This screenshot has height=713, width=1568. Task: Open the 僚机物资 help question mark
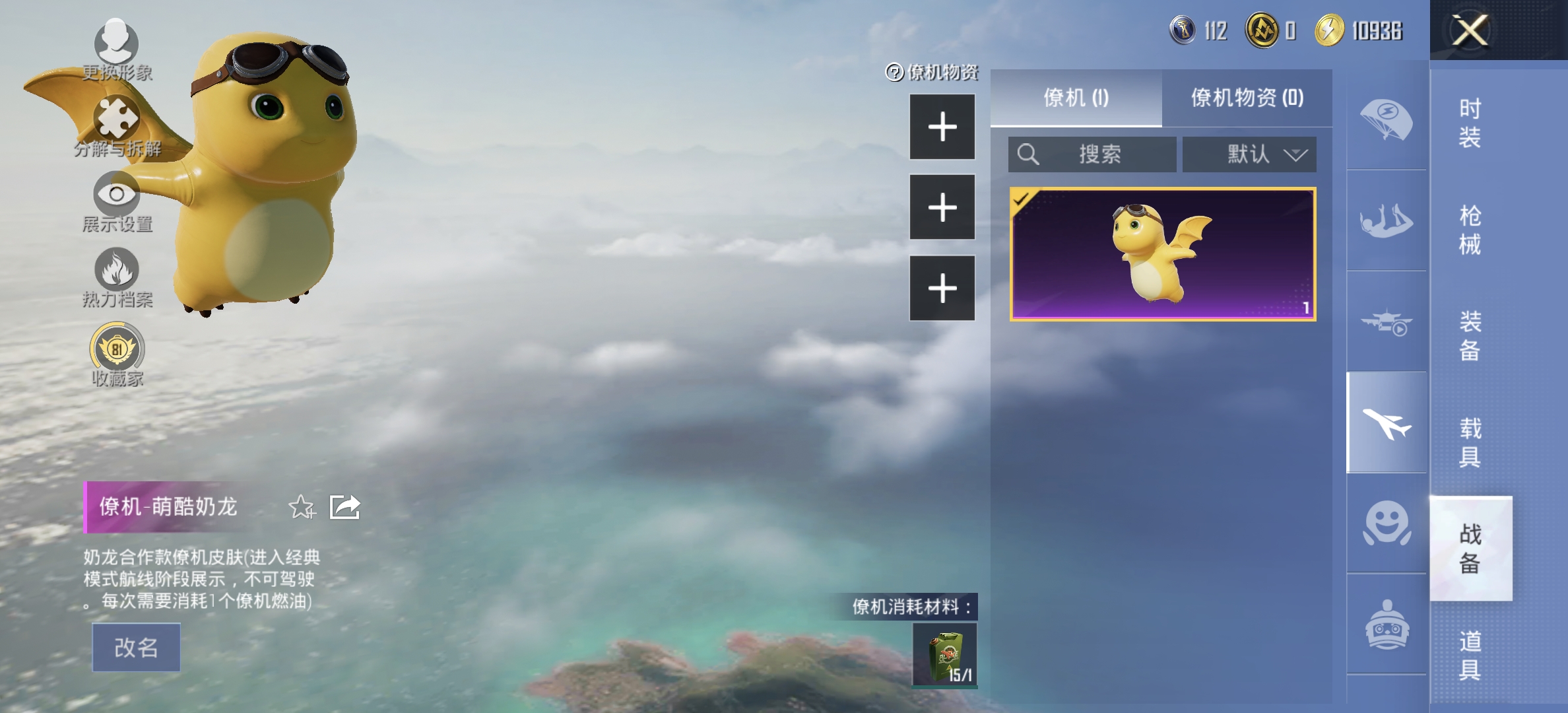[x=894, y=73]
